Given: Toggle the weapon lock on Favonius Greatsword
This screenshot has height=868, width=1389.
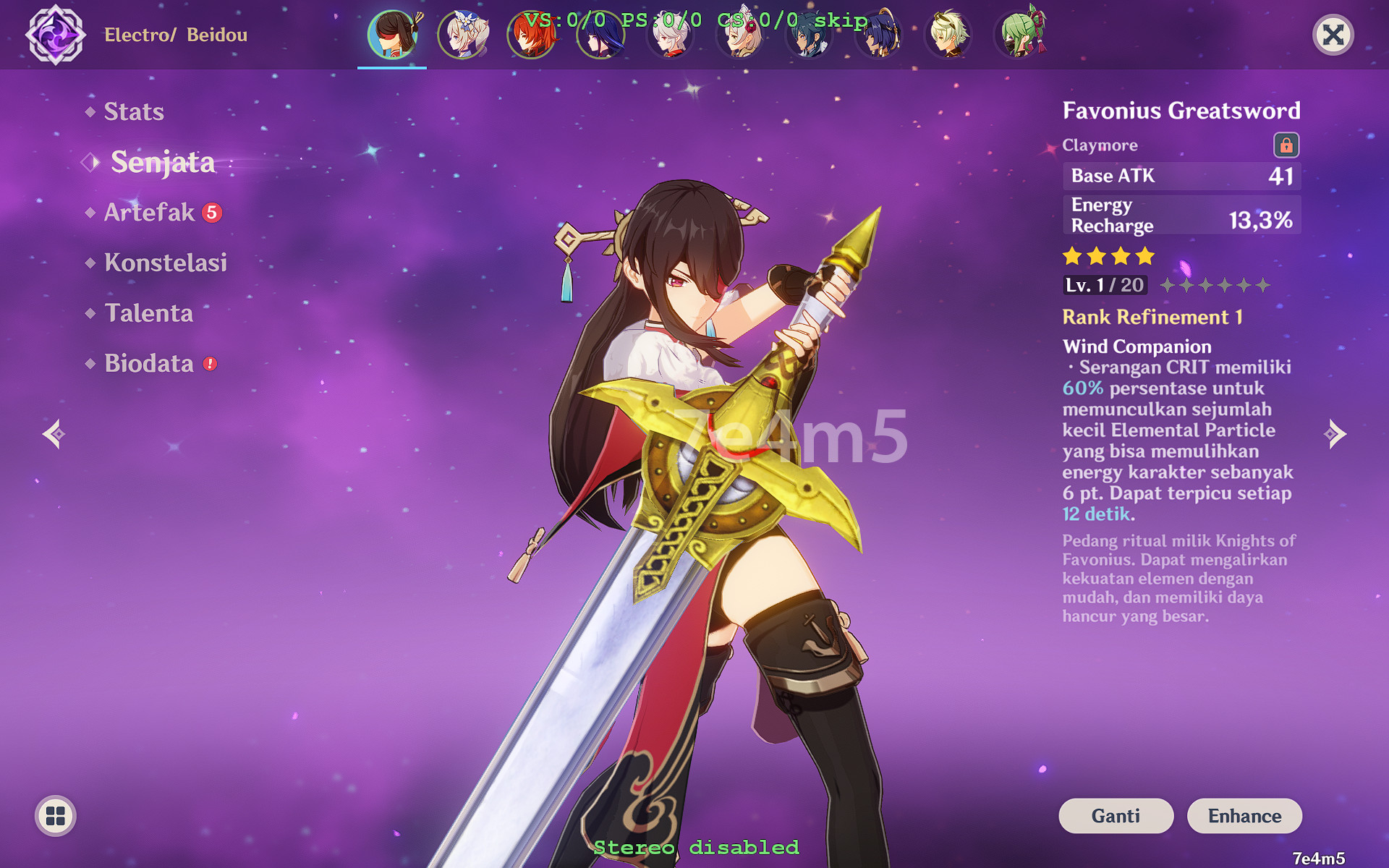Looking at the screenshot, I should coord(1287,145).
